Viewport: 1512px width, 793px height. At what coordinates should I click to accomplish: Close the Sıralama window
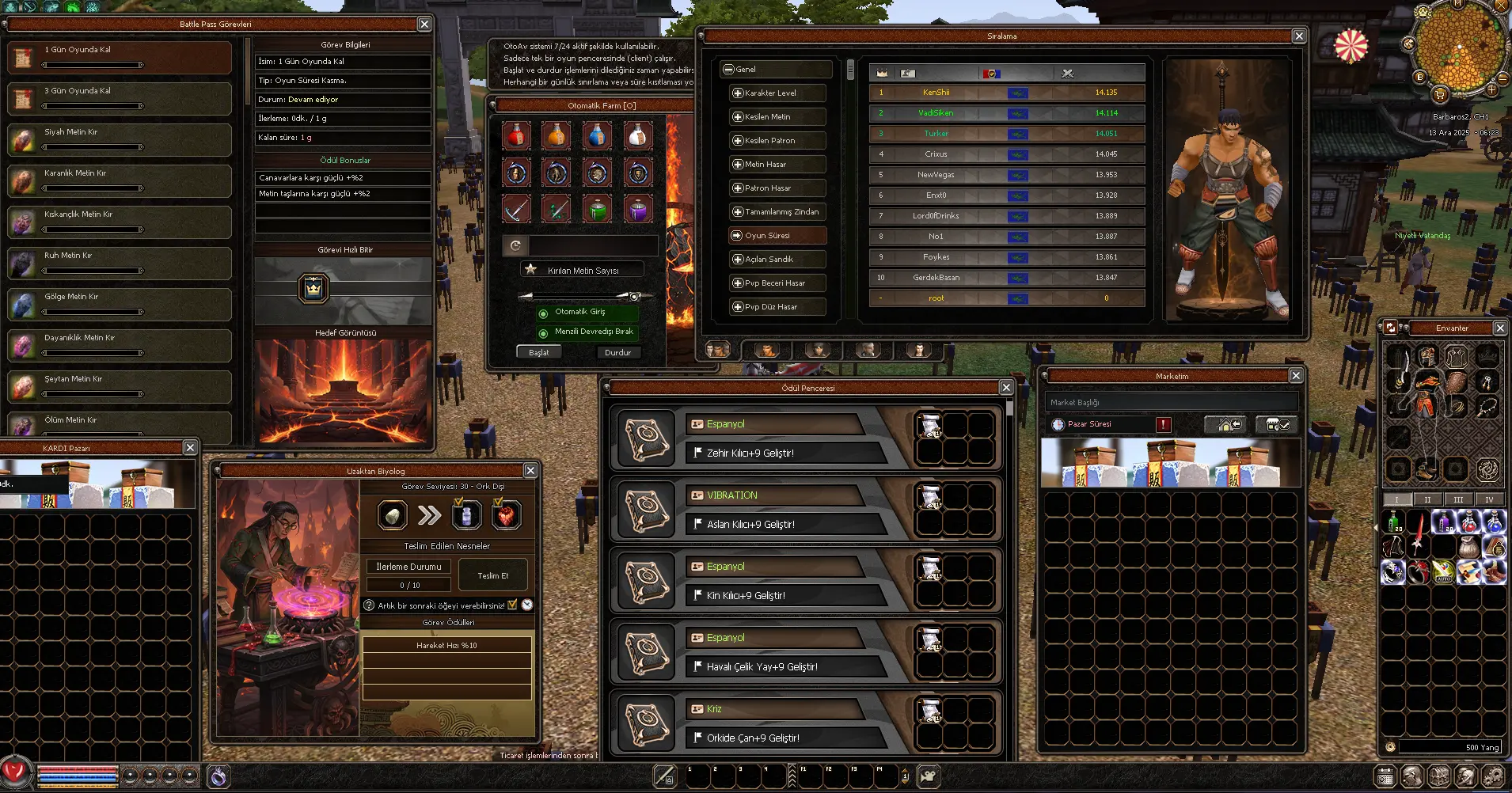[x=1299, y=36]
